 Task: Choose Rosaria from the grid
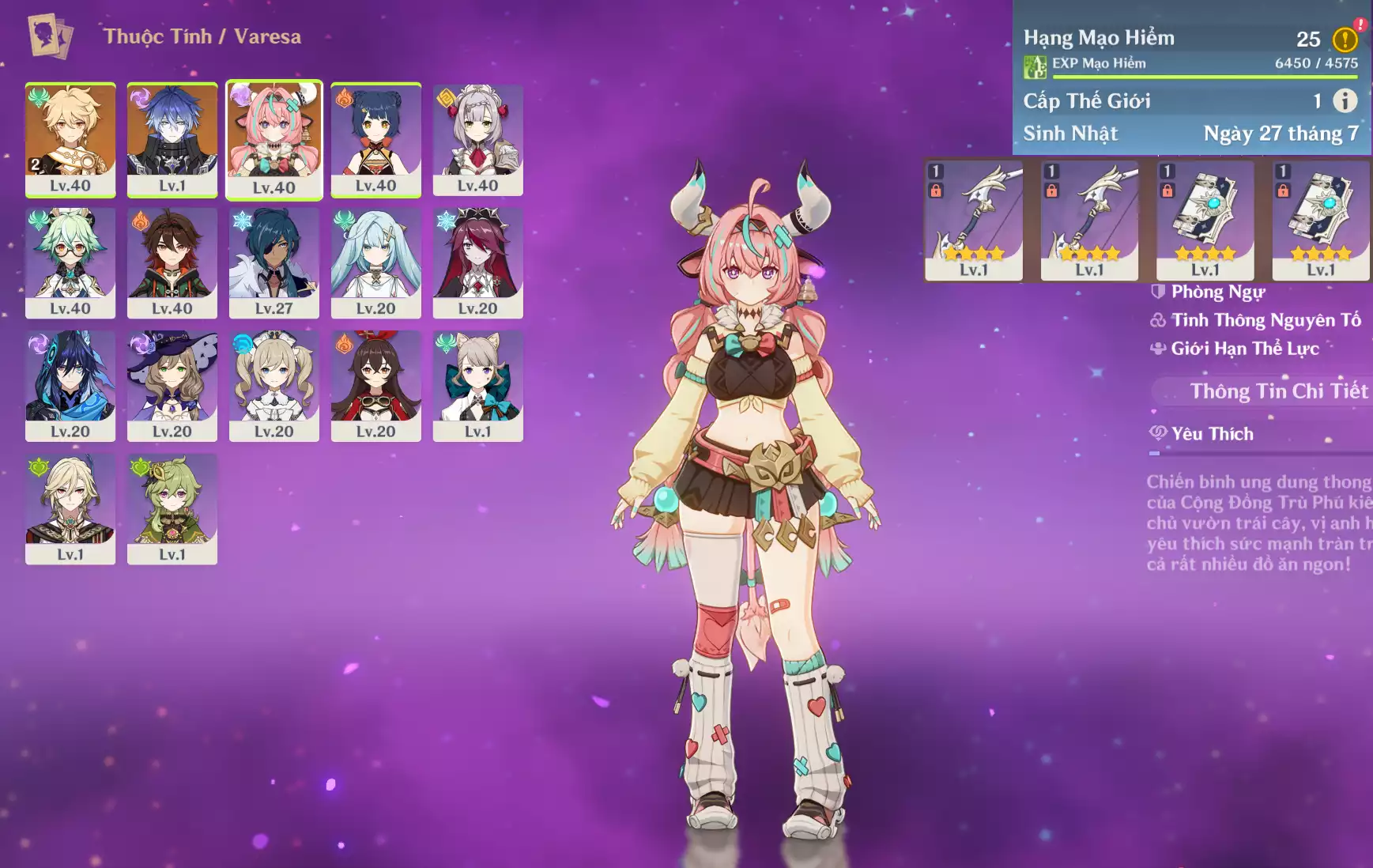coord(478,262)
